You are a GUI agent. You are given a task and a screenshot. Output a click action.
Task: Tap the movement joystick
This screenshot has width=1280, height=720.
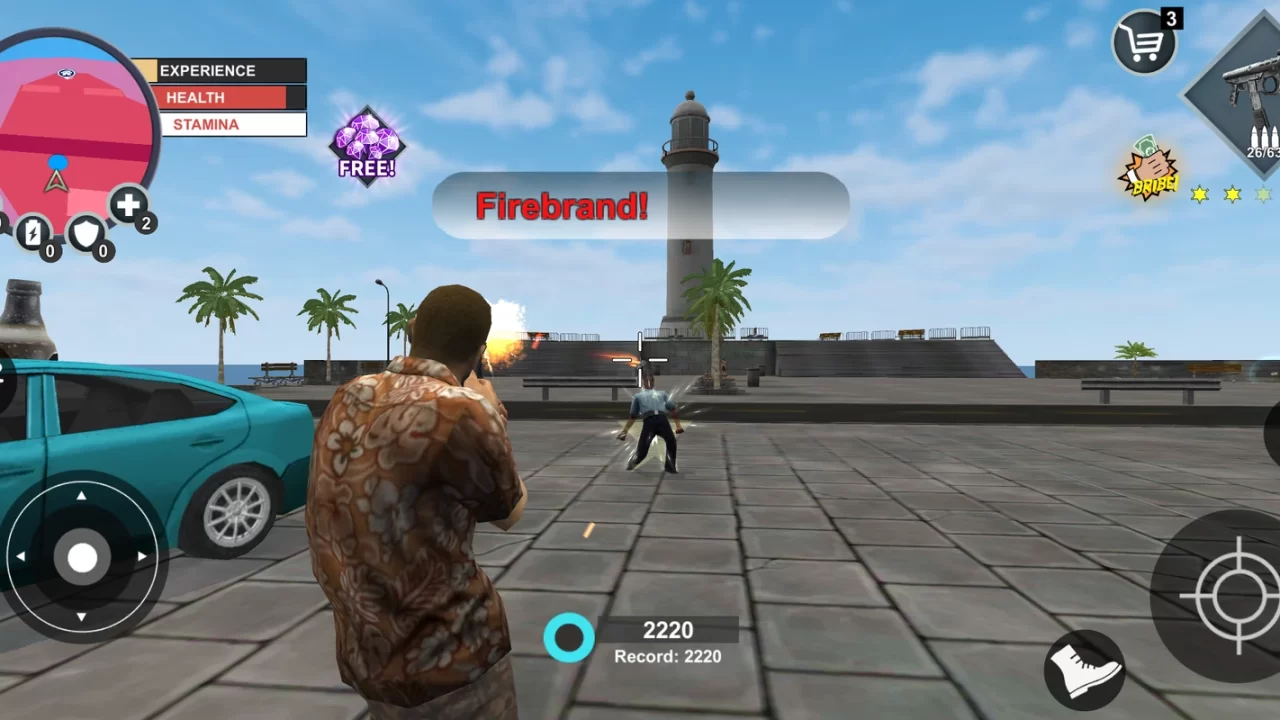click(80, 558)
